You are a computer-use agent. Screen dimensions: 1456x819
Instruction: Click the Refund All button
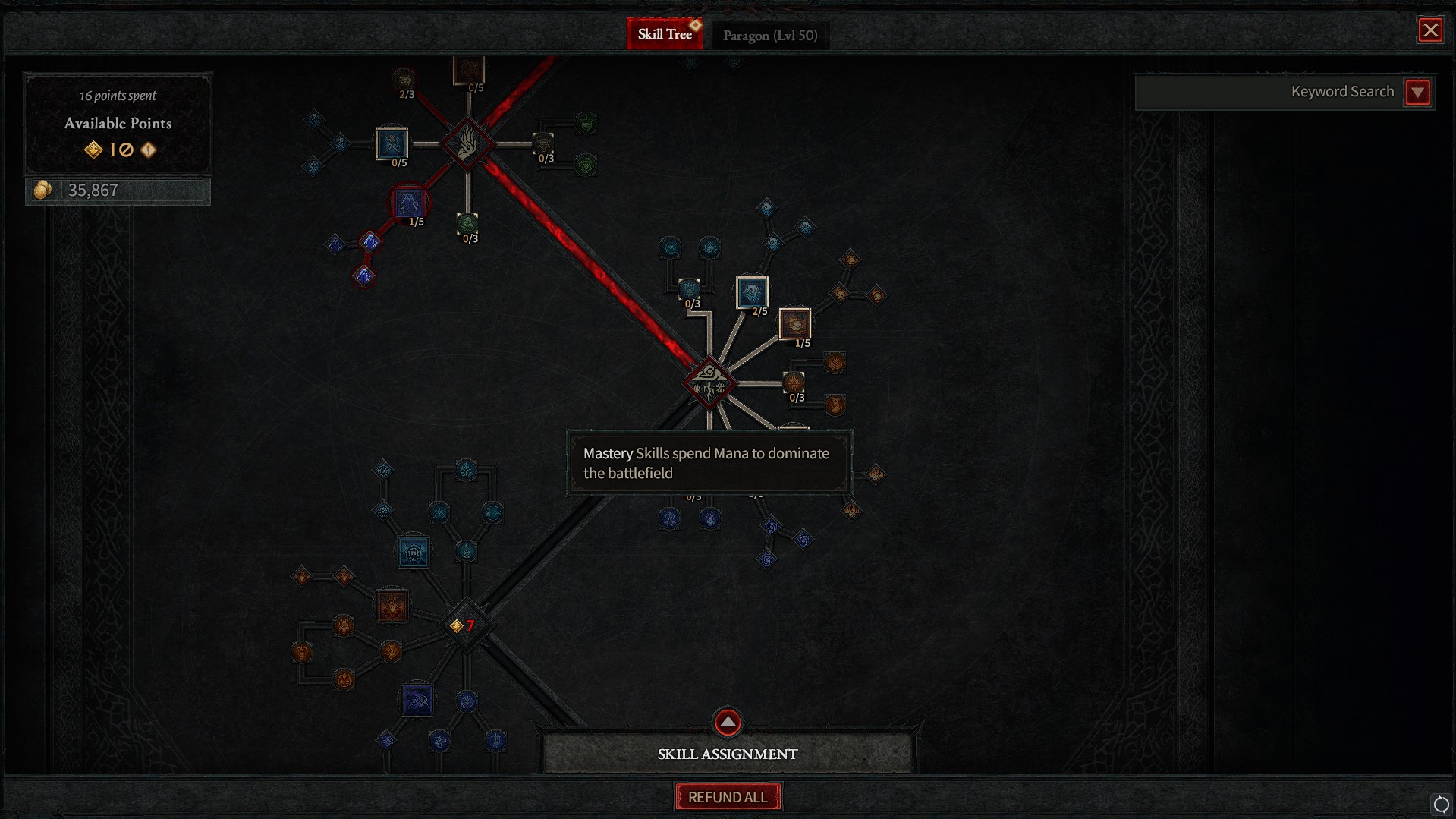pyautogui.click(x=727, y=796)
